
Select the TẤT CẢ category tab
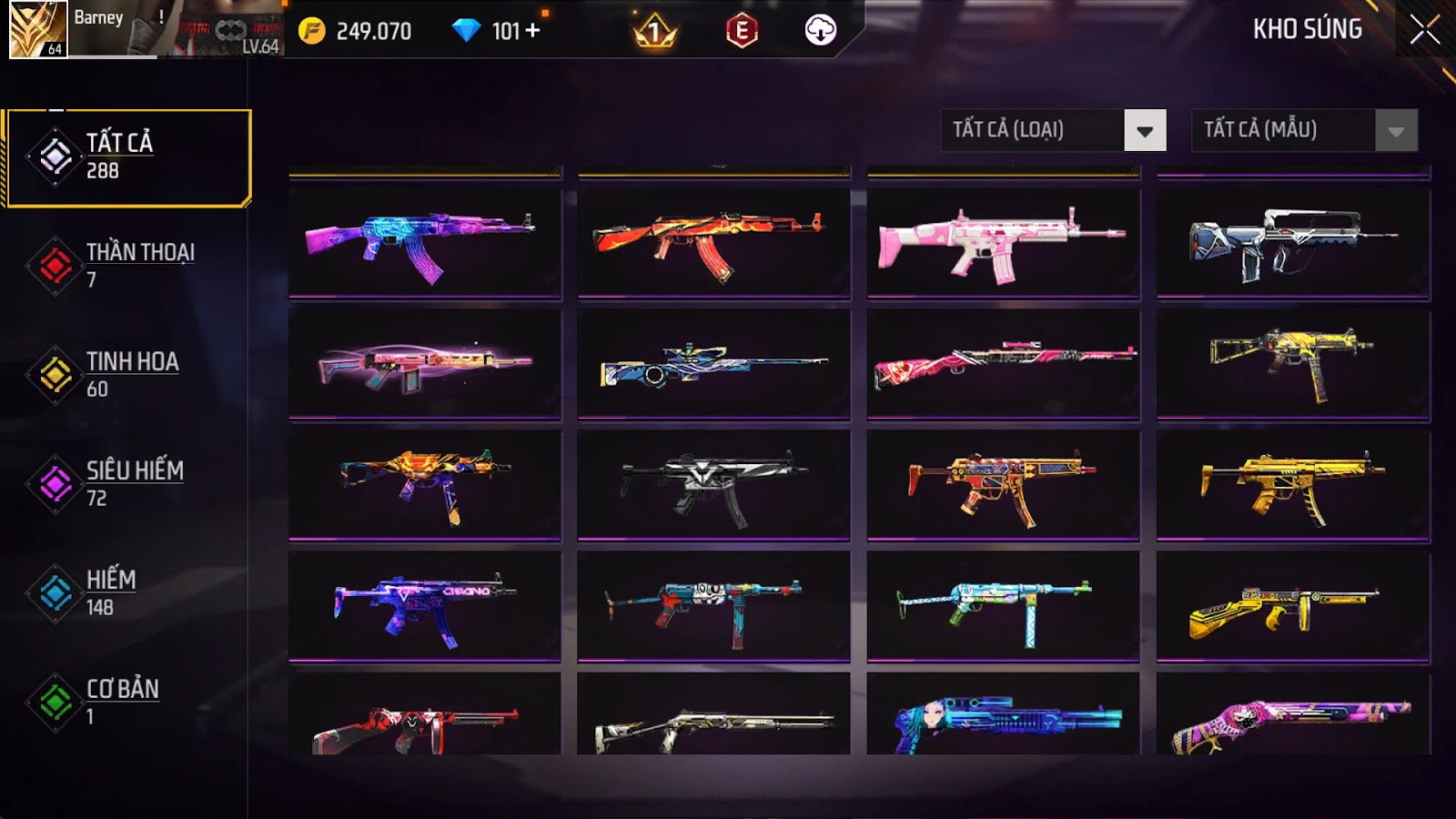point(127,157)
